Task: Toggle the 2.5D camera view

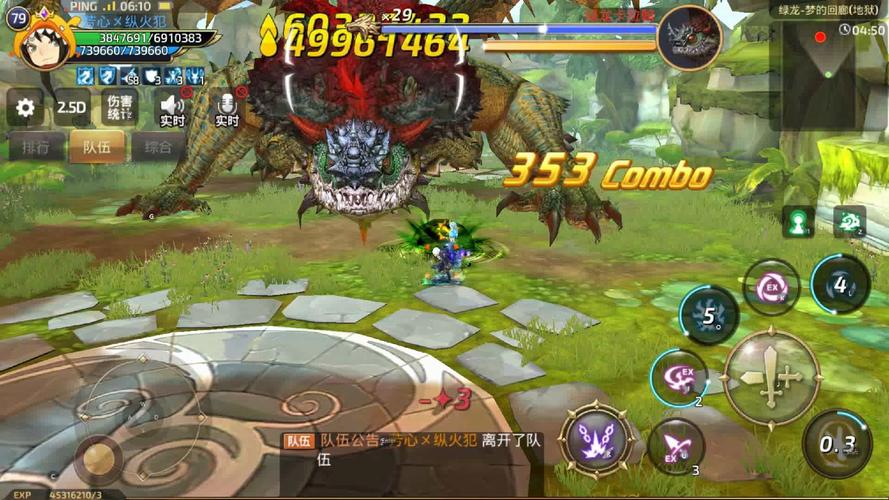Action: coord(71,107)
